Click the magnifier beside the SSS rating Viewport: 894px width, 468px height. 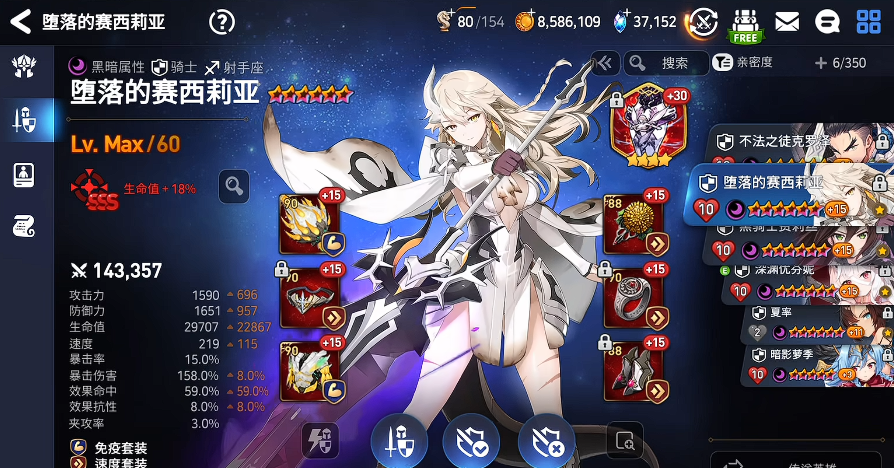click(233, 185)
